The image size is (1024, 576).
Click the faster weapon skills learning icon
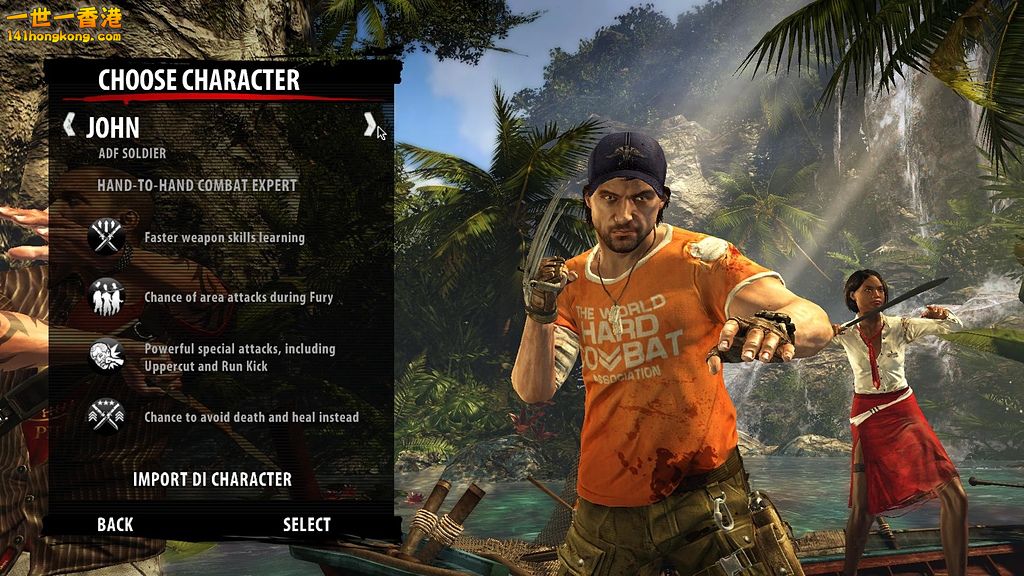tap(105, 237)
